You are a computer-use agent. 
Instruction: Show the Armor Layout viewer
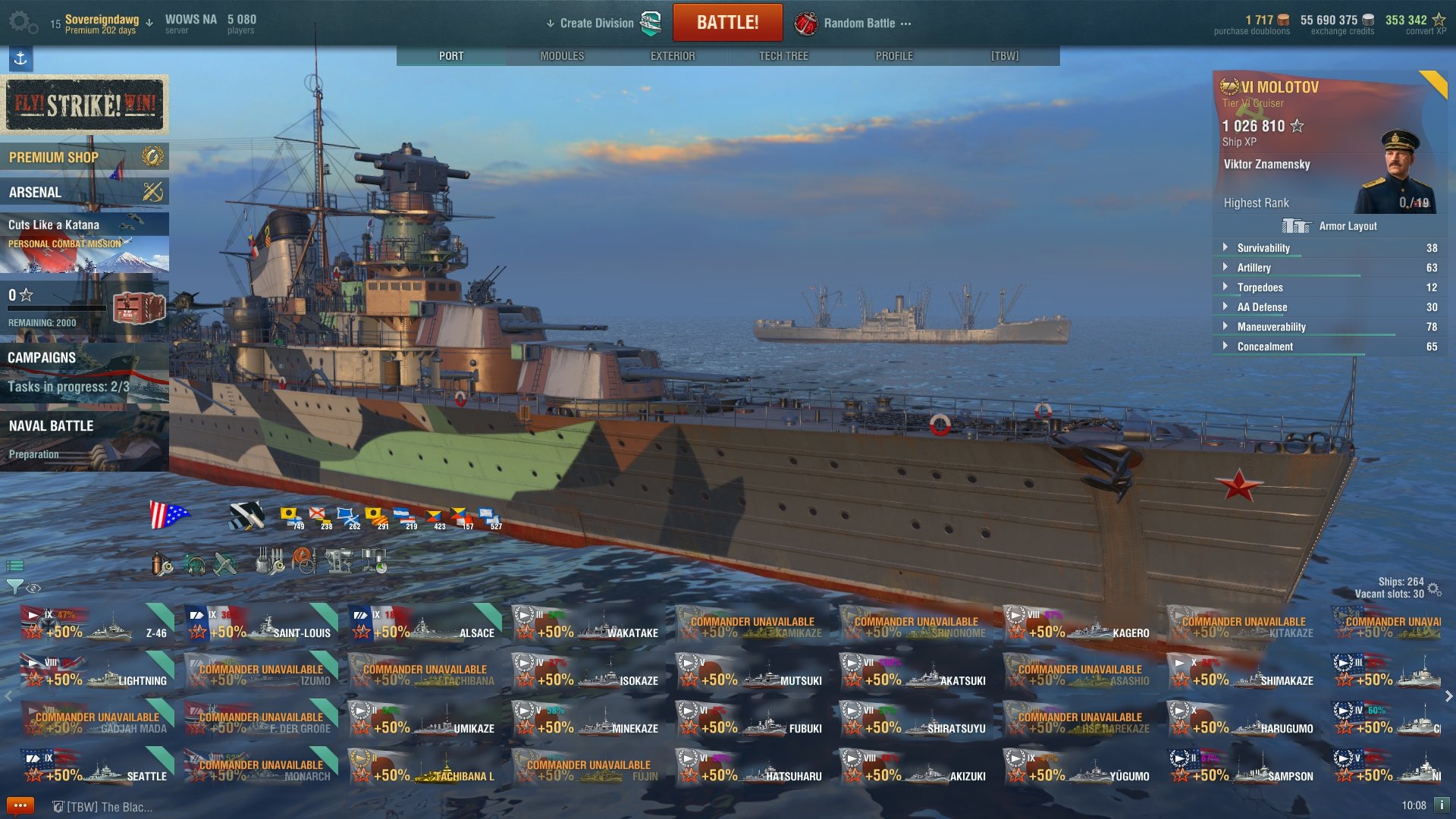1329,226
